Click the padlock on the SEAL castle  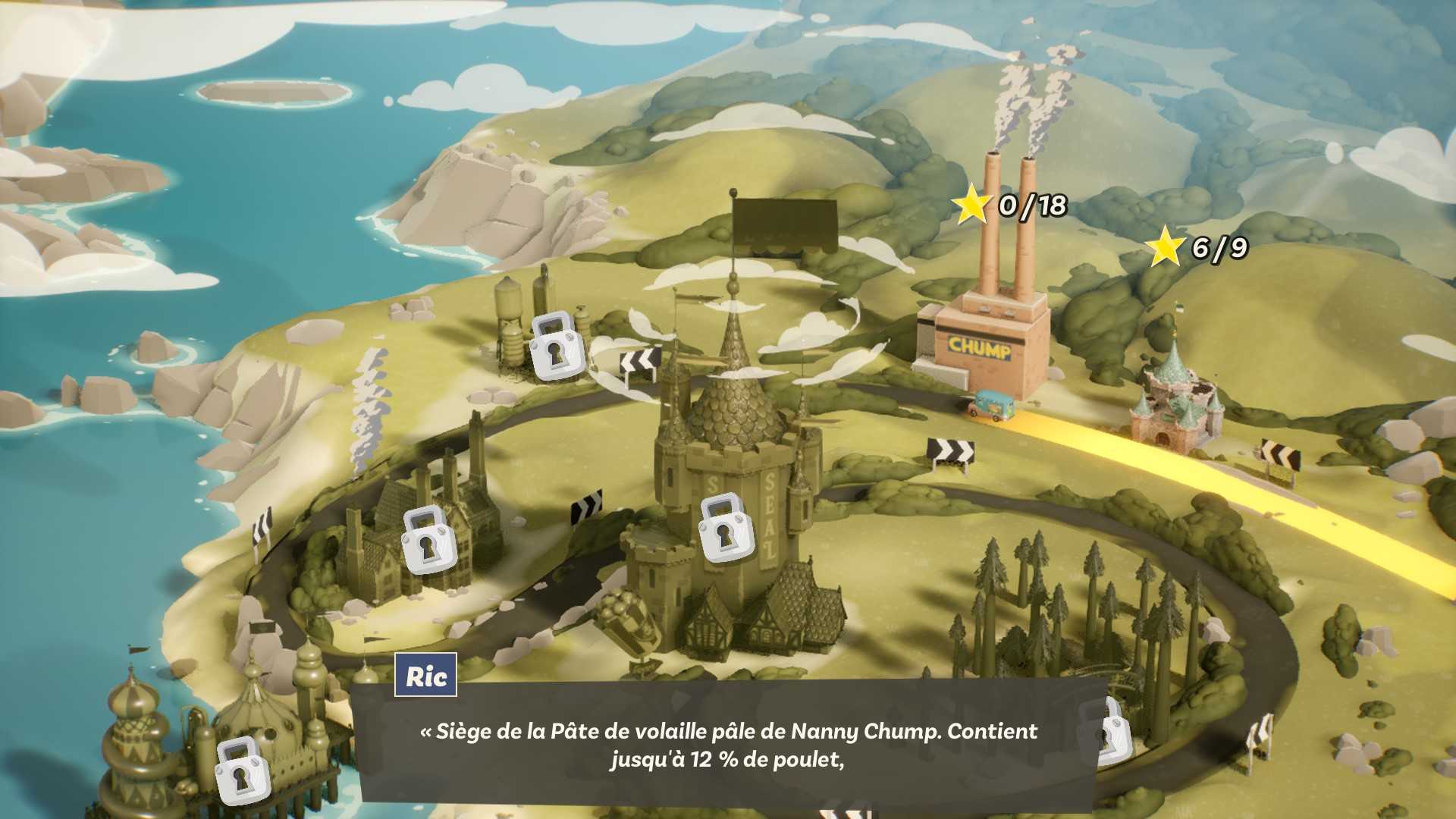point(724,529)
